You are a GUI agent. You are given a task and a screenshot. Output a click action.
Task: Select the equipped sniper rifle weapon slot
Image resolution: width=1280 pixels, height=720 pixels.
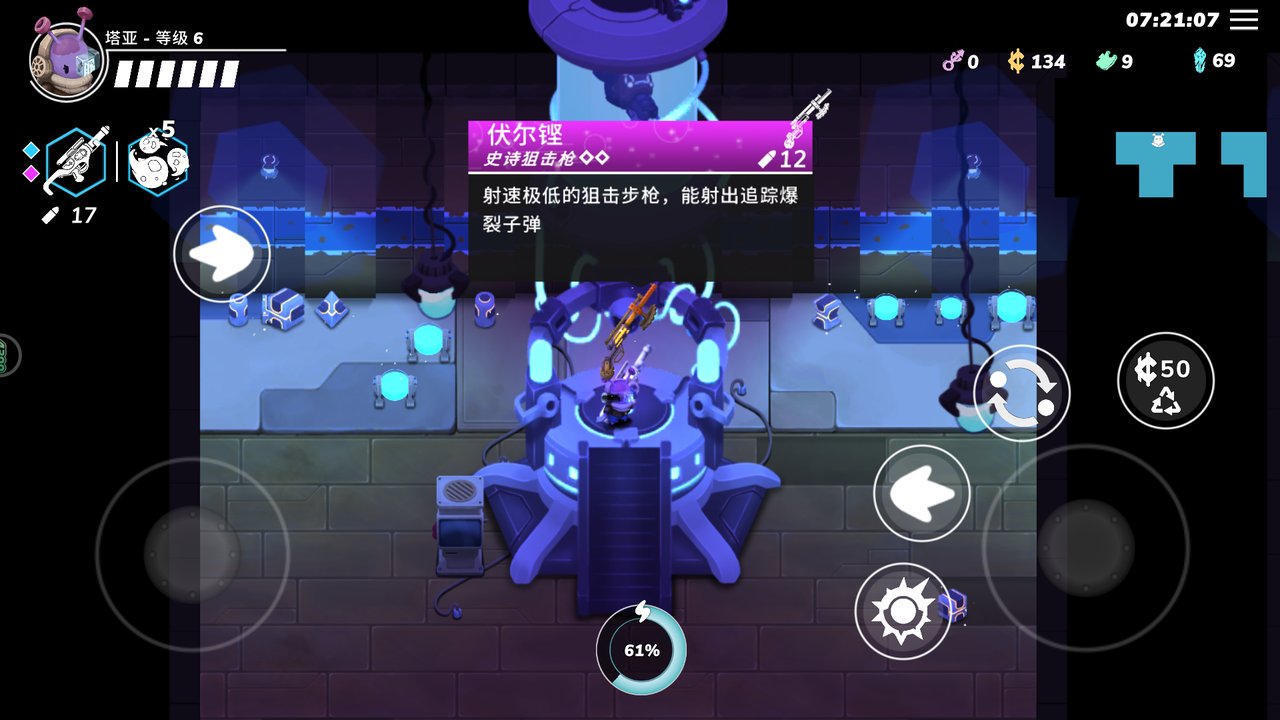point(76,161)
